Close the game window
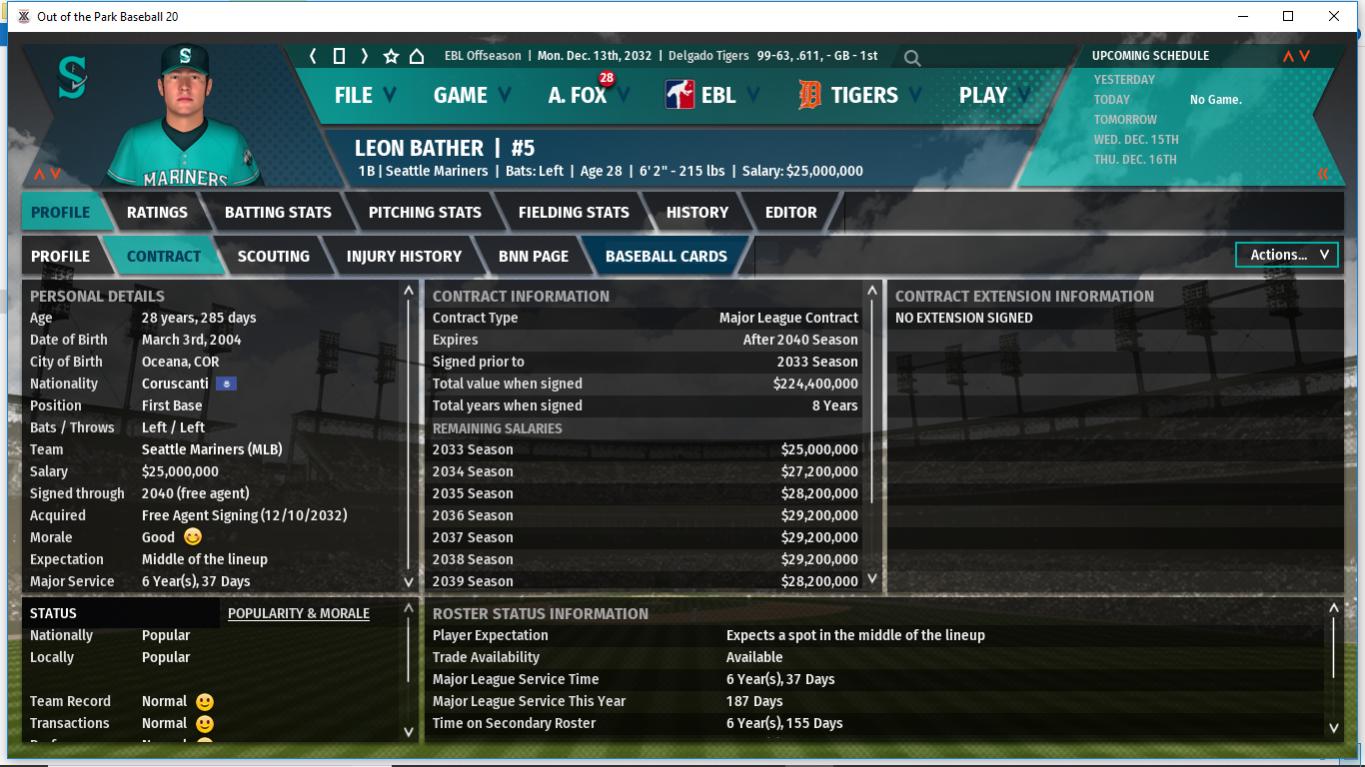 click(1333, 16)
